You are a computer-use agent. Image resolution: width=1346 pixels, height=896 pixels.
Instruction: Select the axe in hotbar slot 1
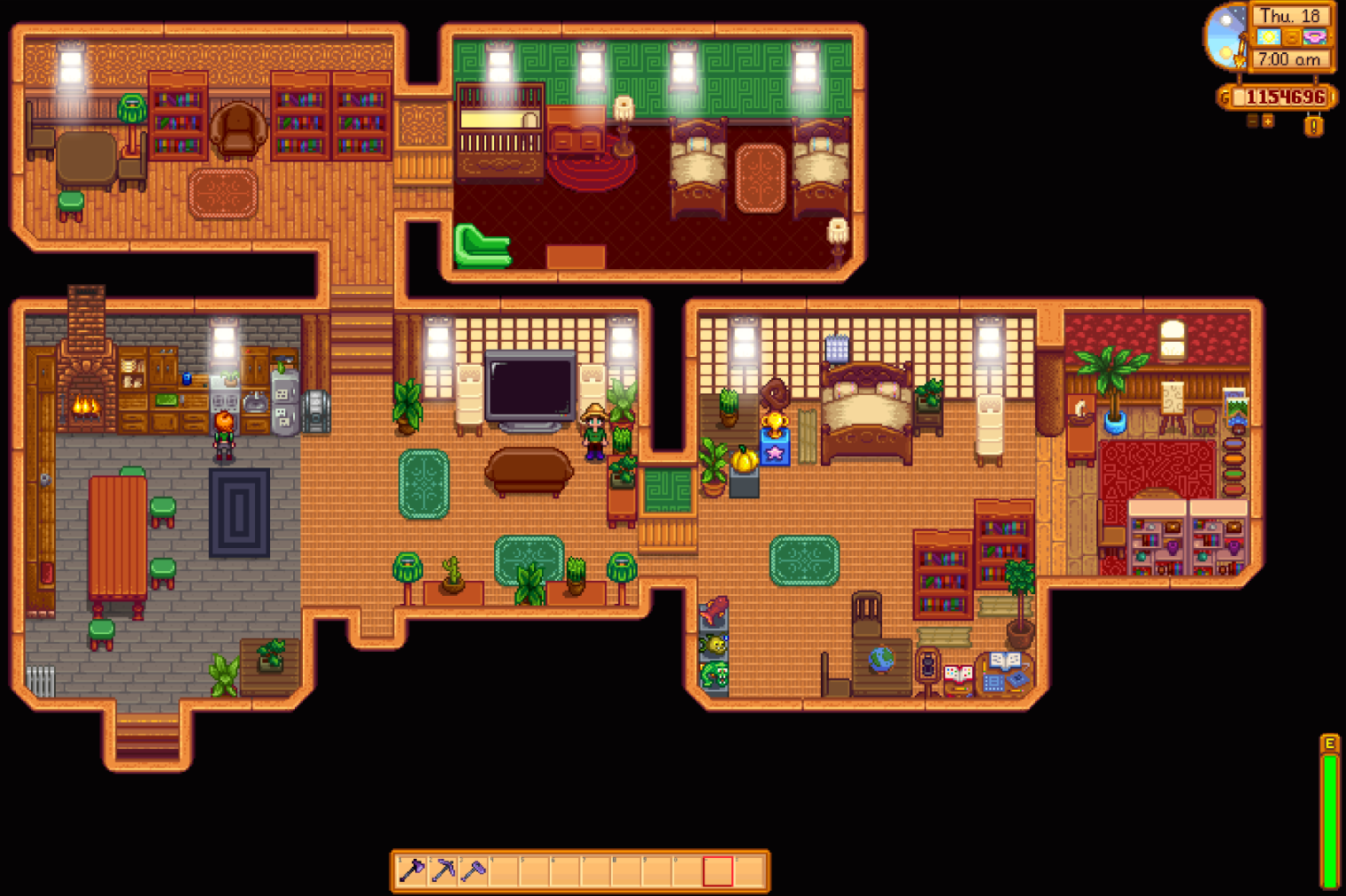[412, 871]
